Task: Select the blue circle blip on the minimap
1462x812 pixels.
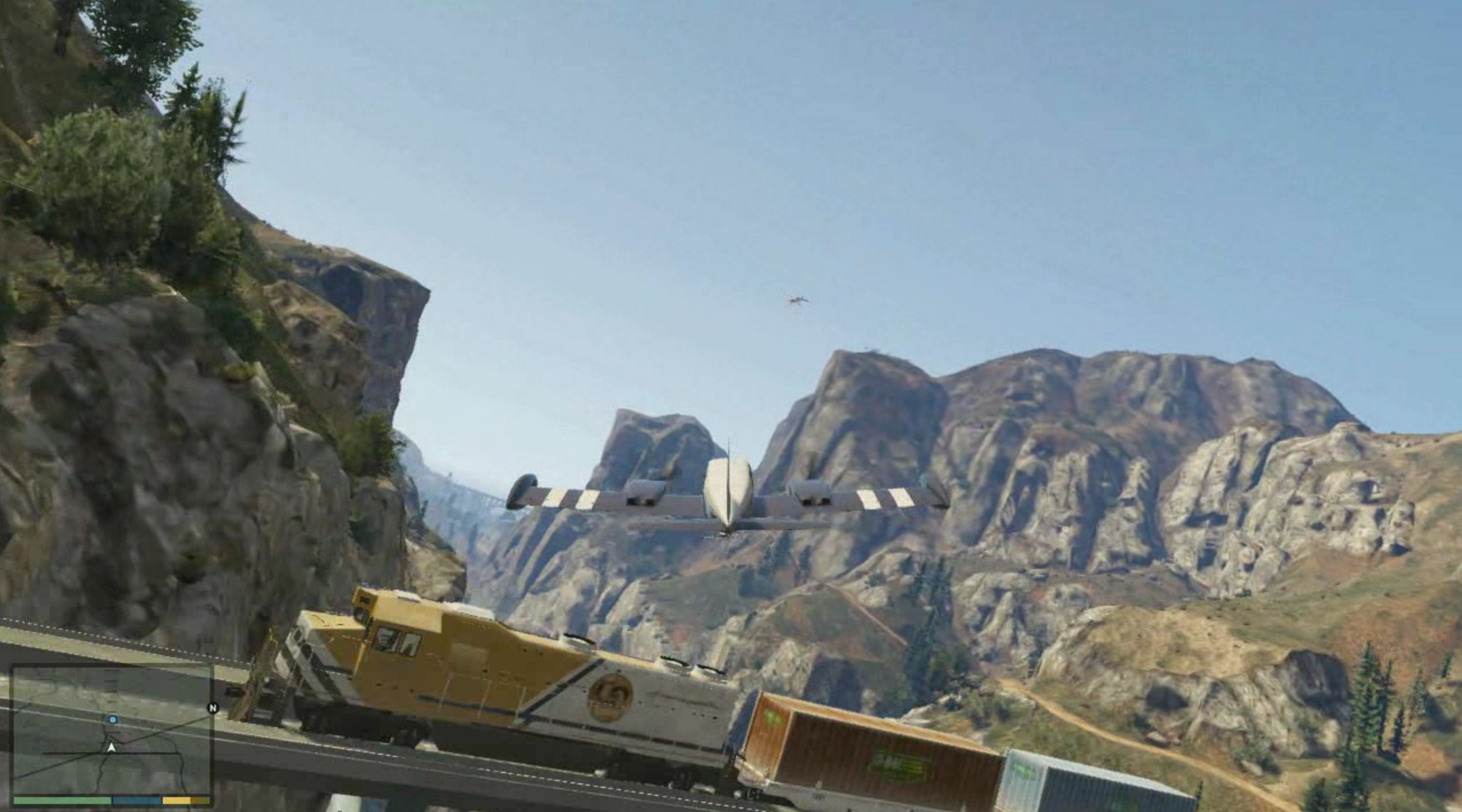Action: click(113, 719)
